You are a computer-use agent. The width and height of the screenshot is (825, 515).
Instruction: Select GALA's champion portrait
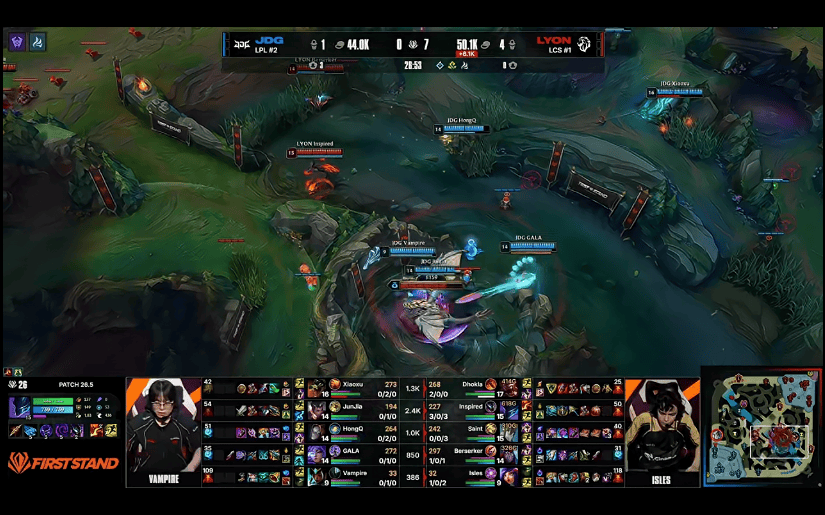click(317, 453)
